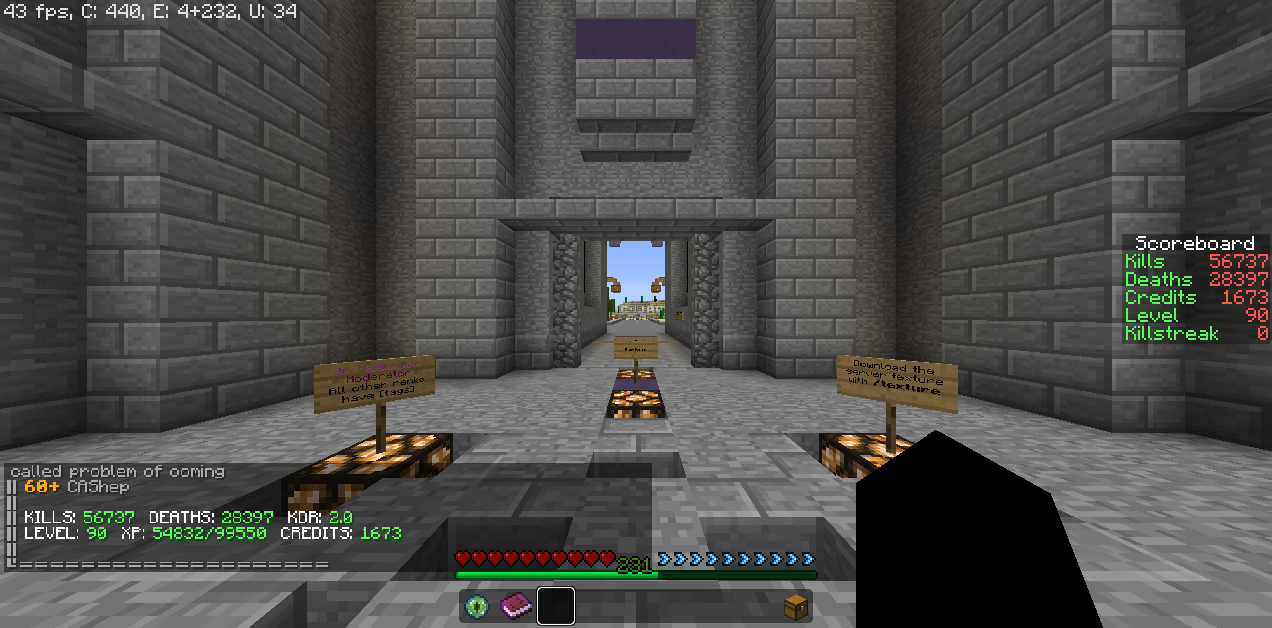
Task: Choose the chest item in the hotbar
Action: [x=794, y=606]
